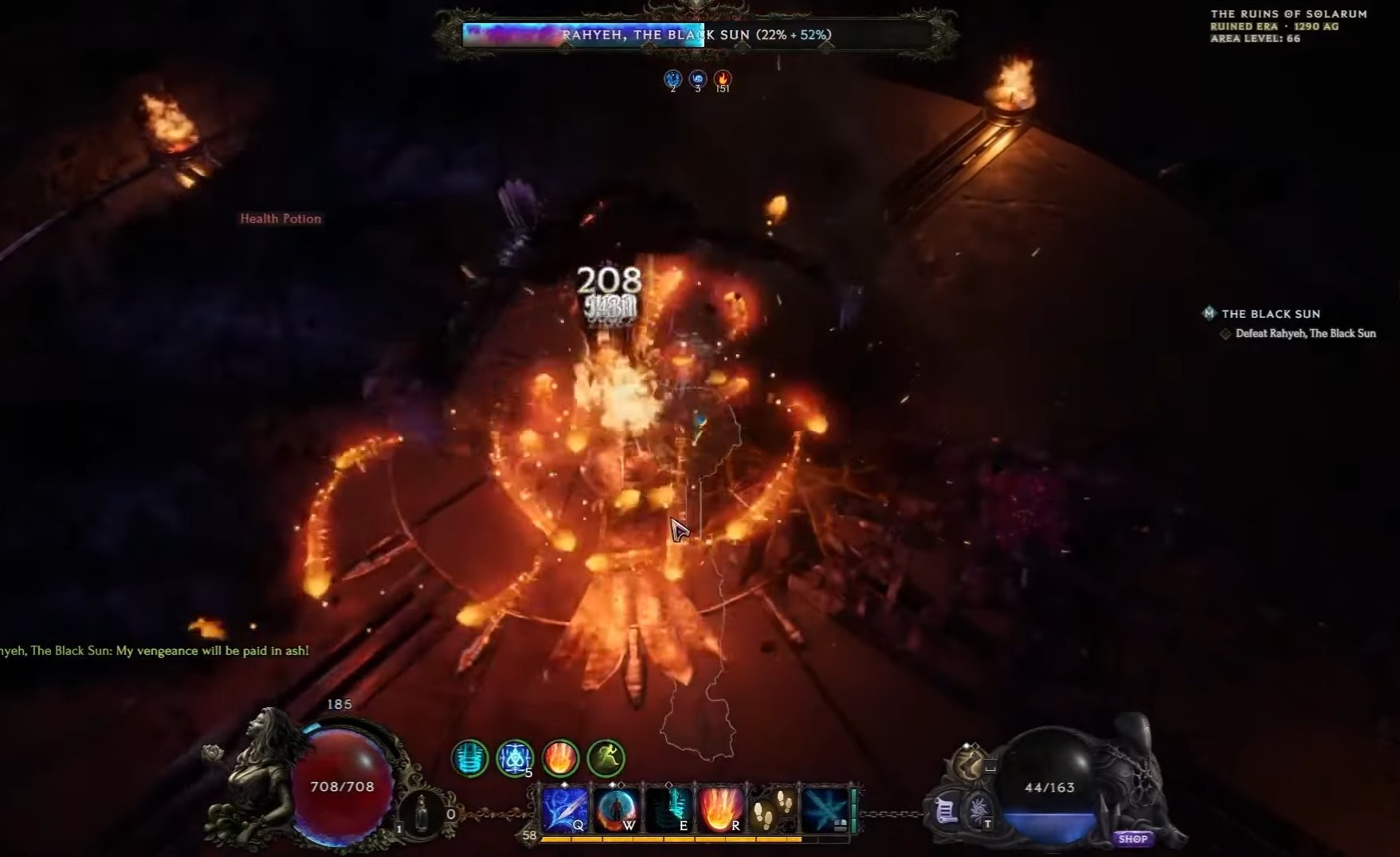
Task: Select the footprints move skill slot
Action: point(771,809)
